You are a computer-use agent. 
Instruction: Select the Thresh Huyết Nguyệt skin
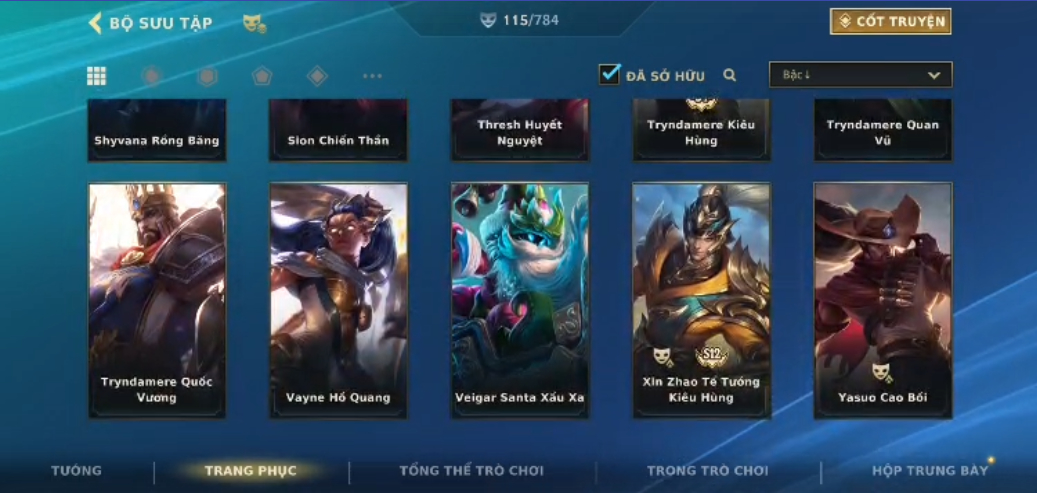[520, 131]
